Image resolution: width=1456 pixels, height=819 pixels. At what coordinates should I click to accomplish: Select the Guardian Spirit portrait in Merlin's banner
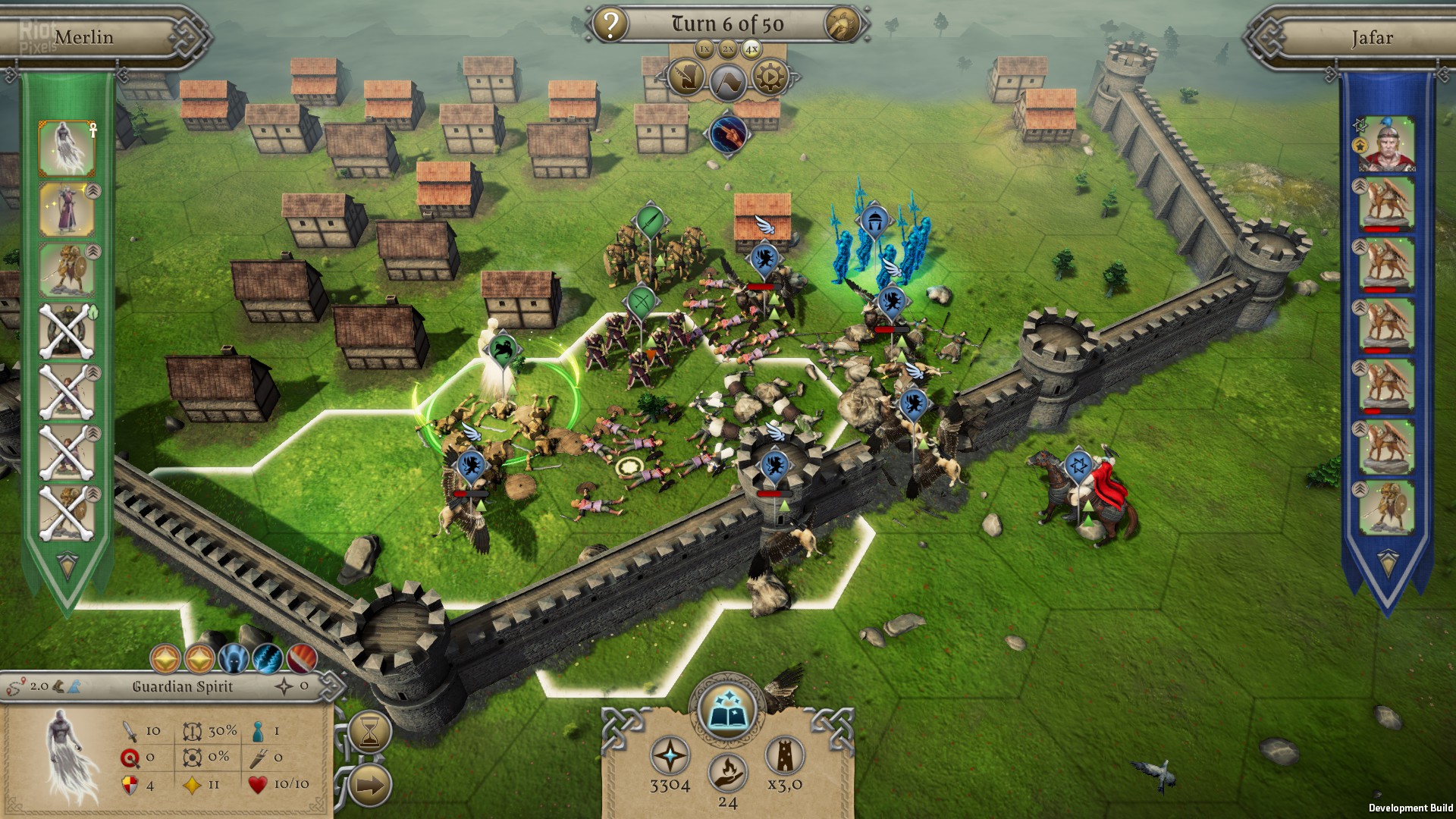(67, 148)
